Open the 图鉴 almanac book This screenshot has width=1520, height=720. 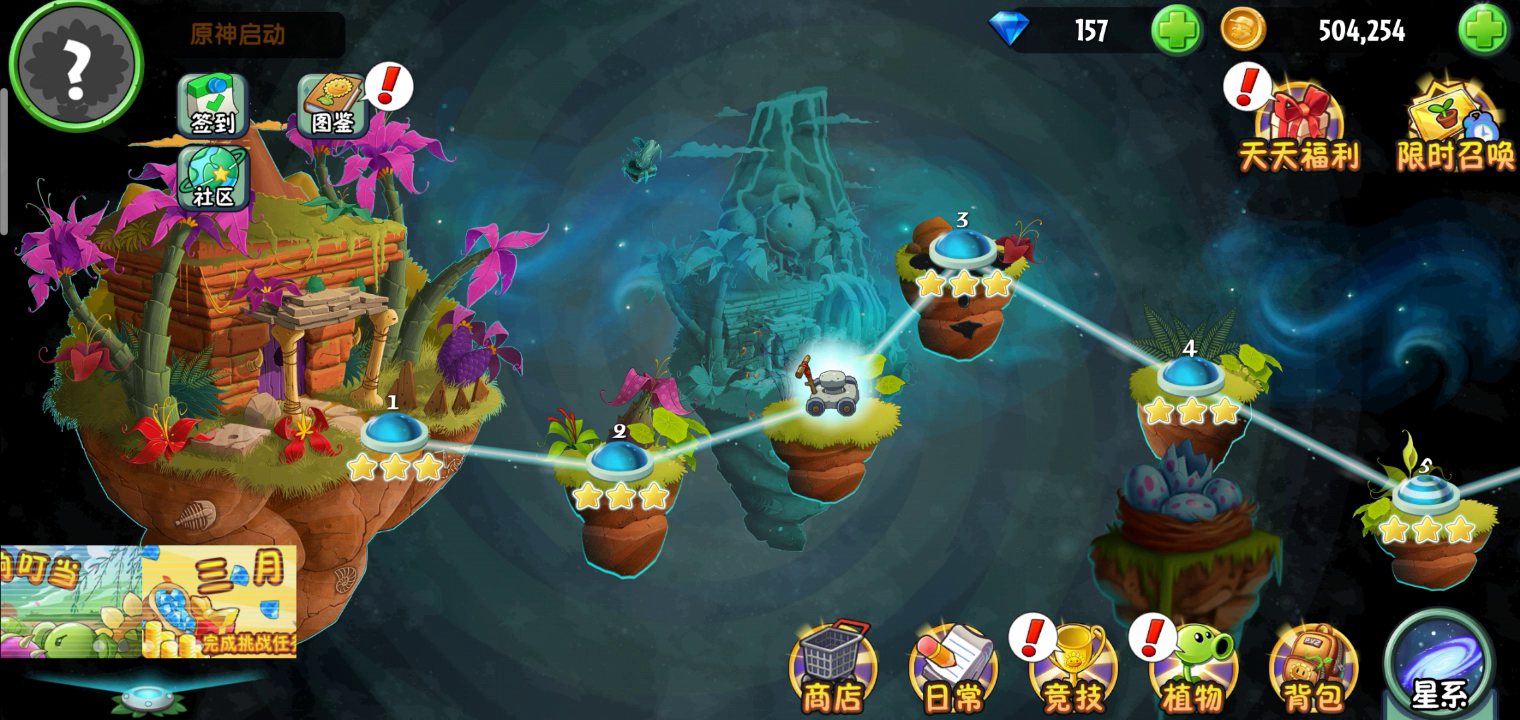tap(331, 105)
